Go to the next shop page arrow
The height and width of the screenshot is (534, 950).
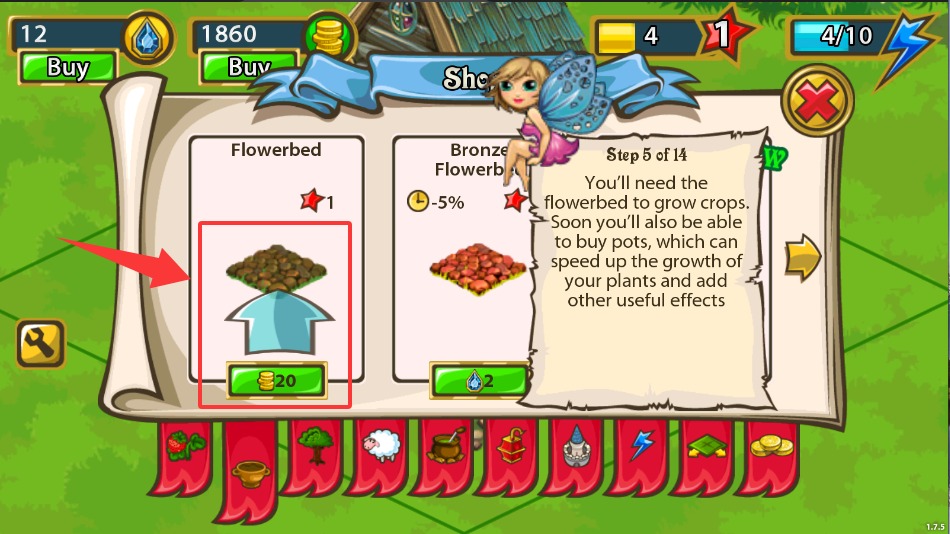[x=802, y=258]
